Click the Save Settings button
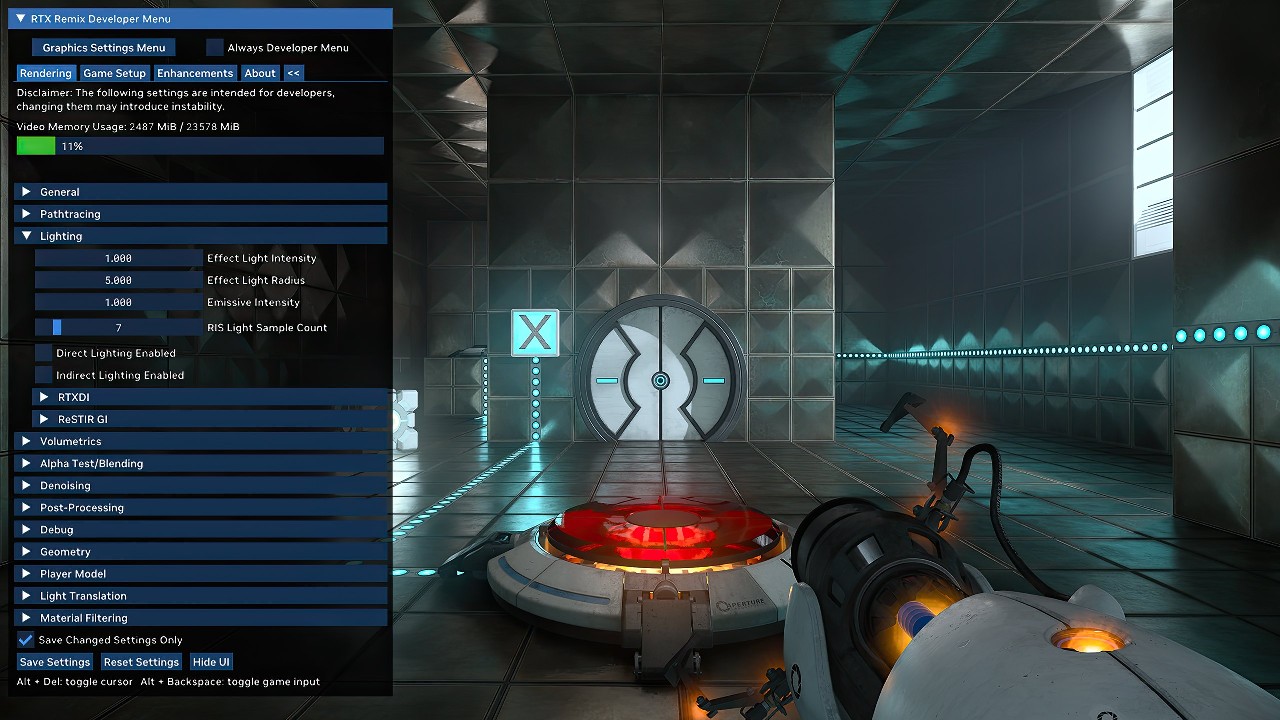The image size is (1280, 720). point(54,661)
